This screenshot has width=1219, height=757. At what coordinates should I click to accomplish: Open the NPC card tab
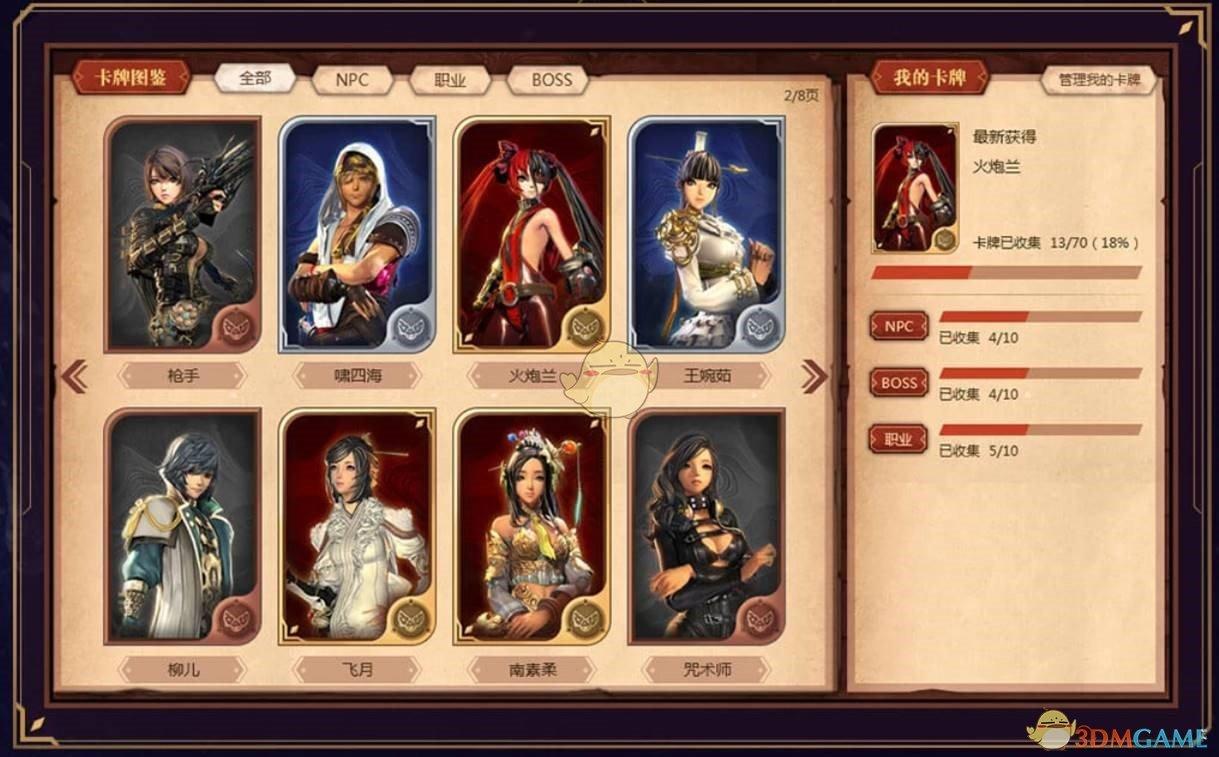[351, 80]
